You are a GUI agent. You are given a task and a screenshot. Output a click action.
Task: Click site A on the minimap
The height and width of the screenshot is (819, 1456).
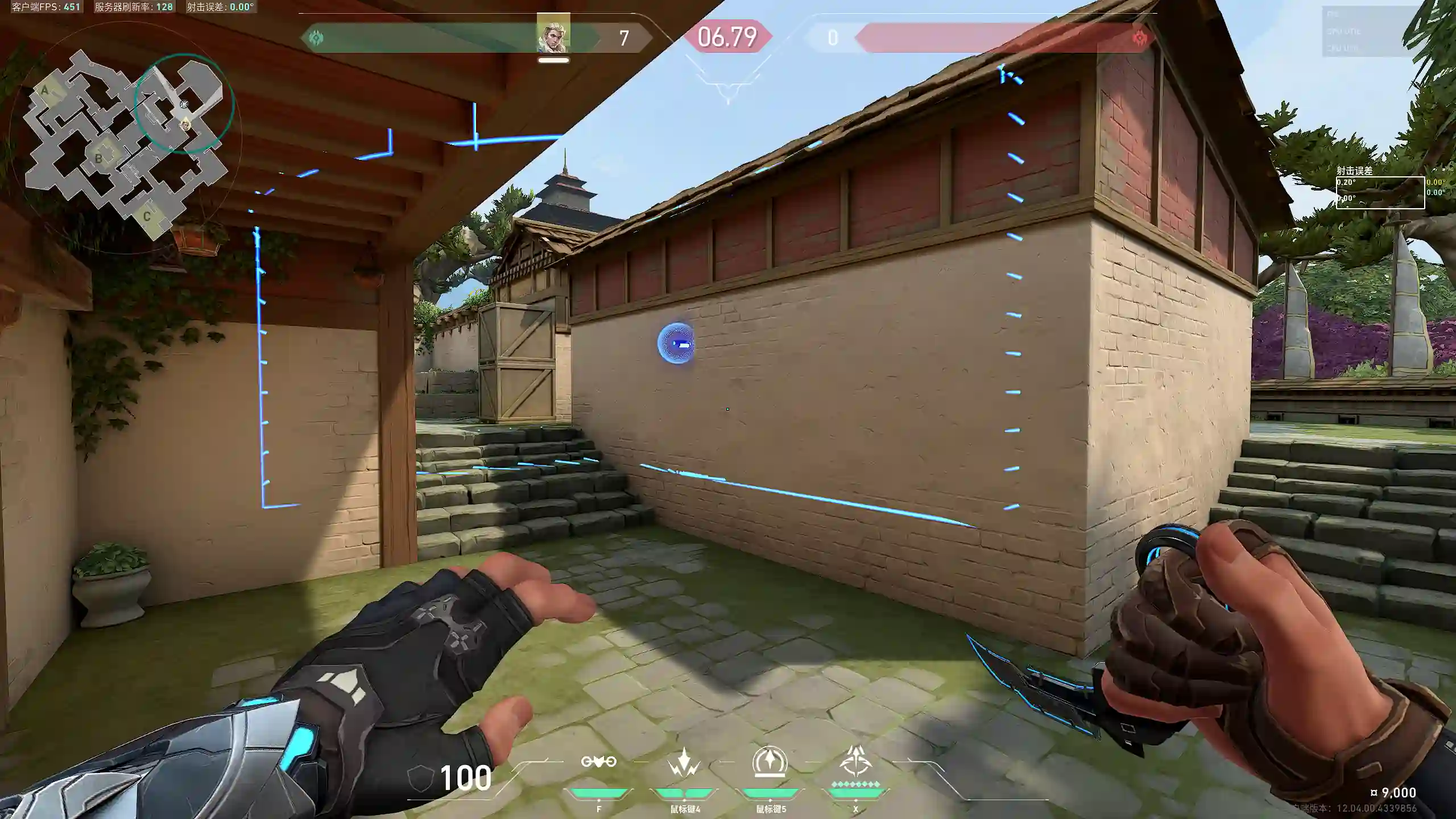(45, 90)
